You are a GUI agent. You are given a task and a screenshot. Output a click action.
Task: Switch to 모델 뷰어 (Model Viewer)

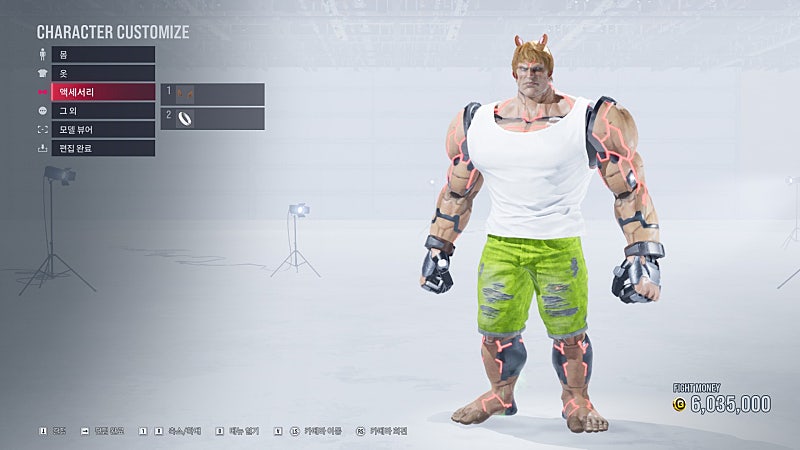tap(103, 129)
